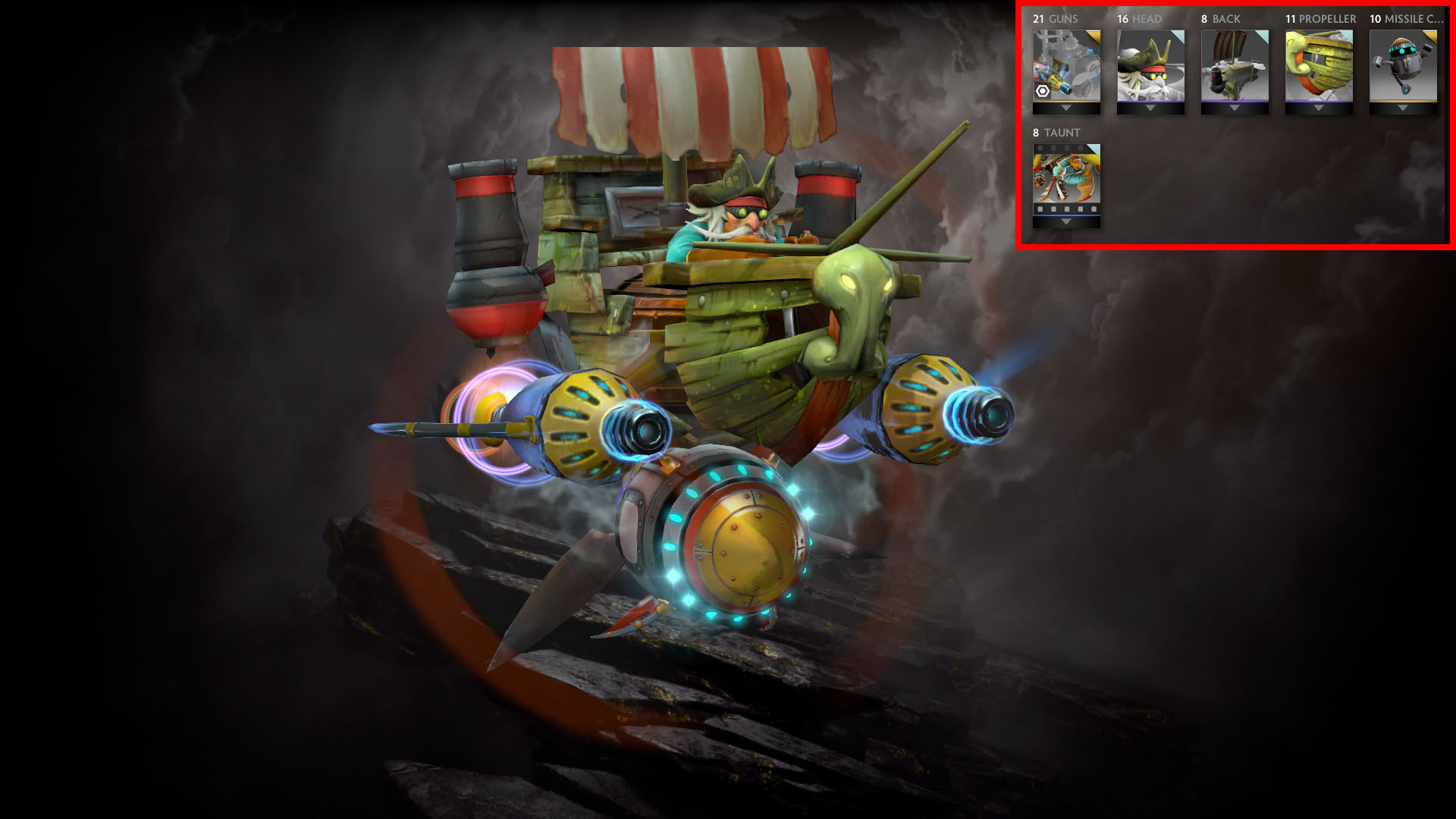Show the Propeller slot dropdown arrow options
1456x819 pixels.
click(1319, 108)
